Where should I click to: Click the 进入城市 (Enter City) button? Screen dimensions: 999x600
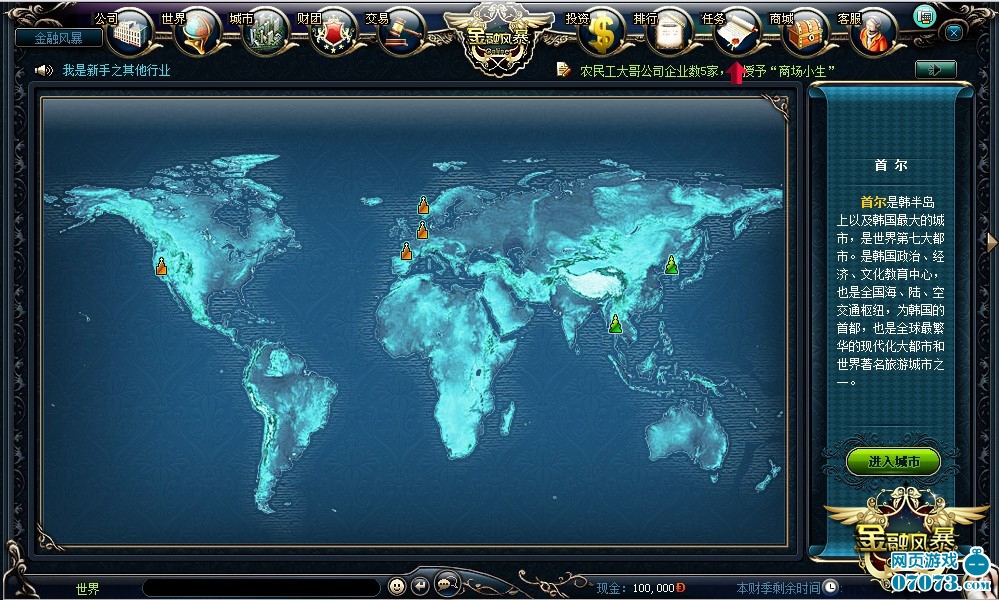pyautogui.click(x=892, y=461)
